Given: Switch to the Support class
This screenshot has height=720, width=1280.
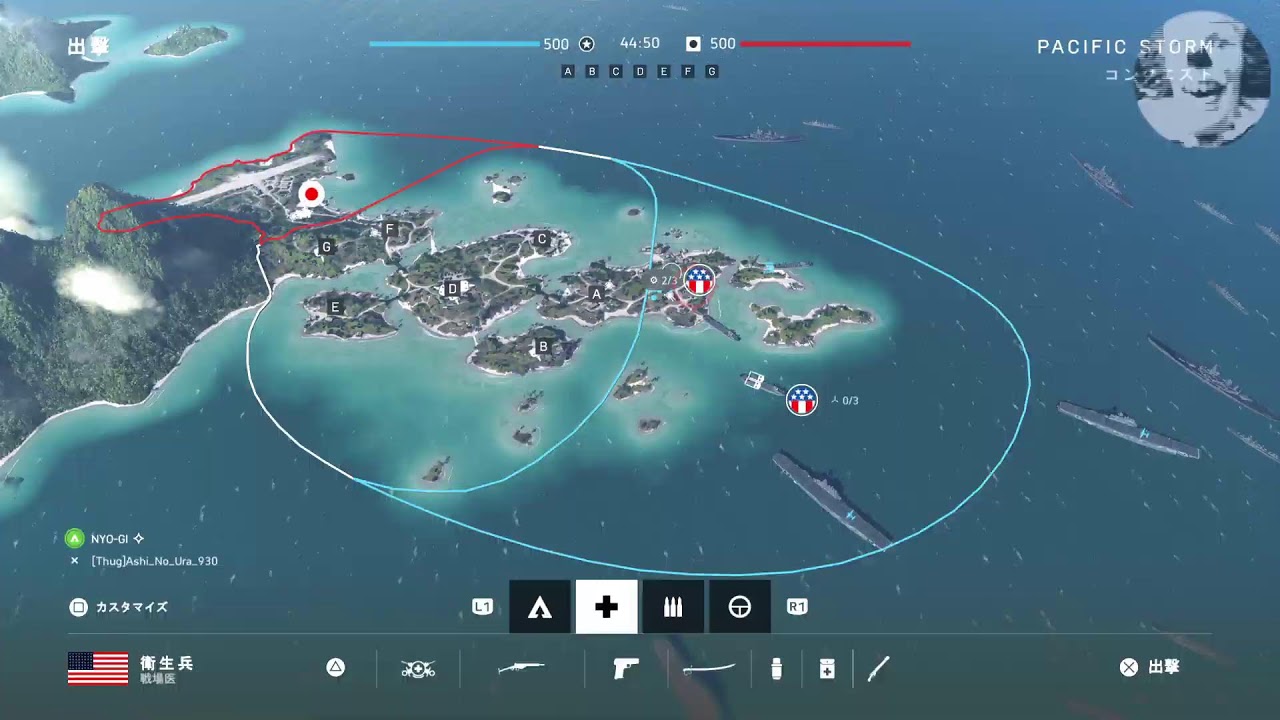Looking at the screenshot, I should coord(673,607).
